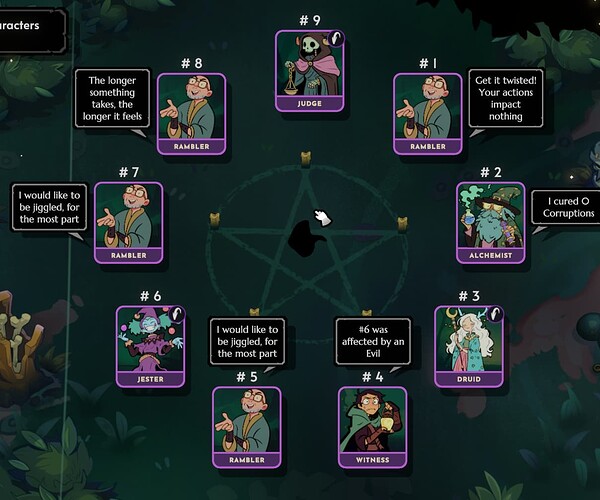Screen dimensions: 600x500
Task: Choose Rambler card #5
Action: click(247, 427)
